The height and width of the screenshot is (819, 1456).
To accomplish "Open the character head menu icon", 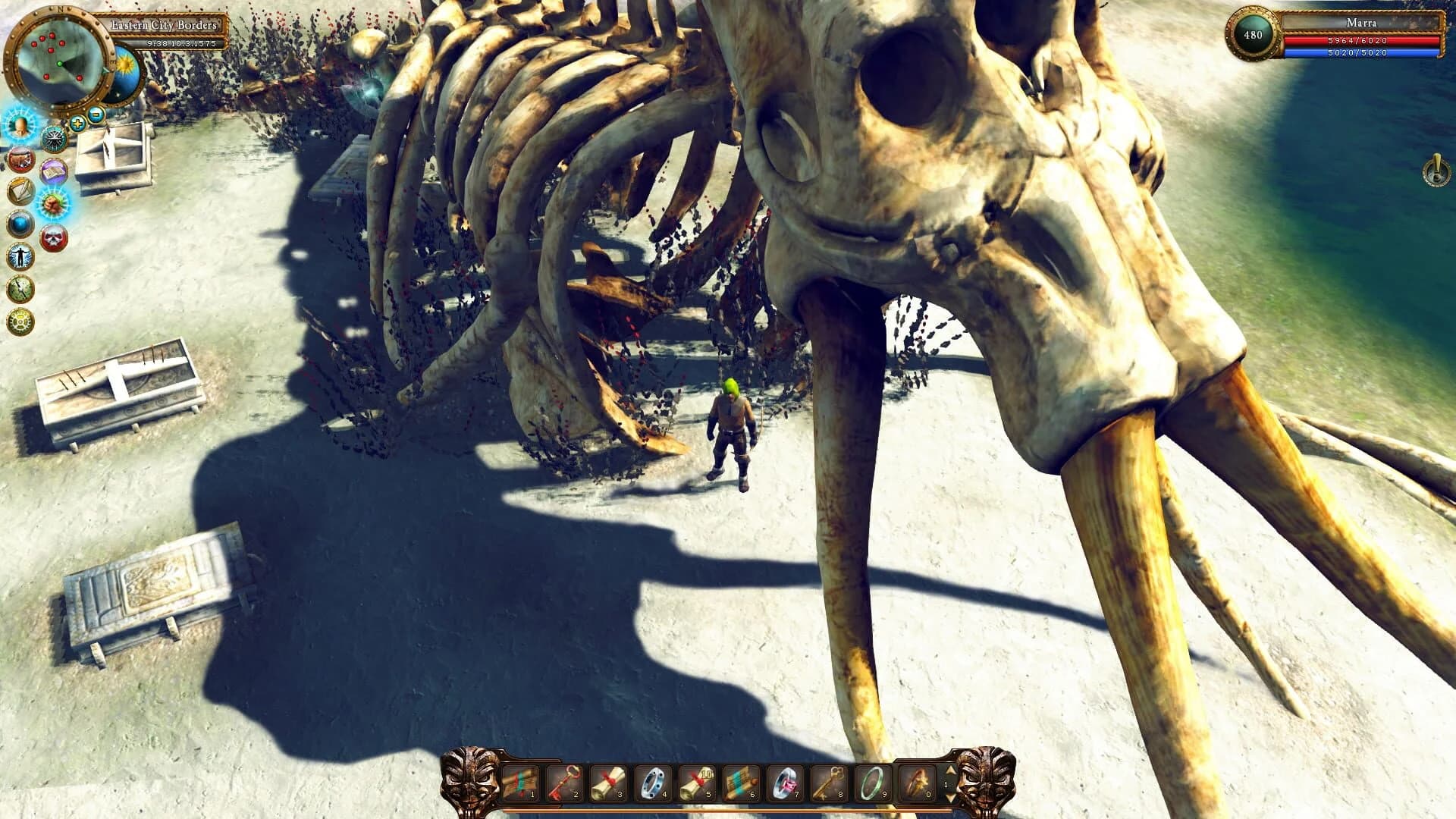I will 20,127.
